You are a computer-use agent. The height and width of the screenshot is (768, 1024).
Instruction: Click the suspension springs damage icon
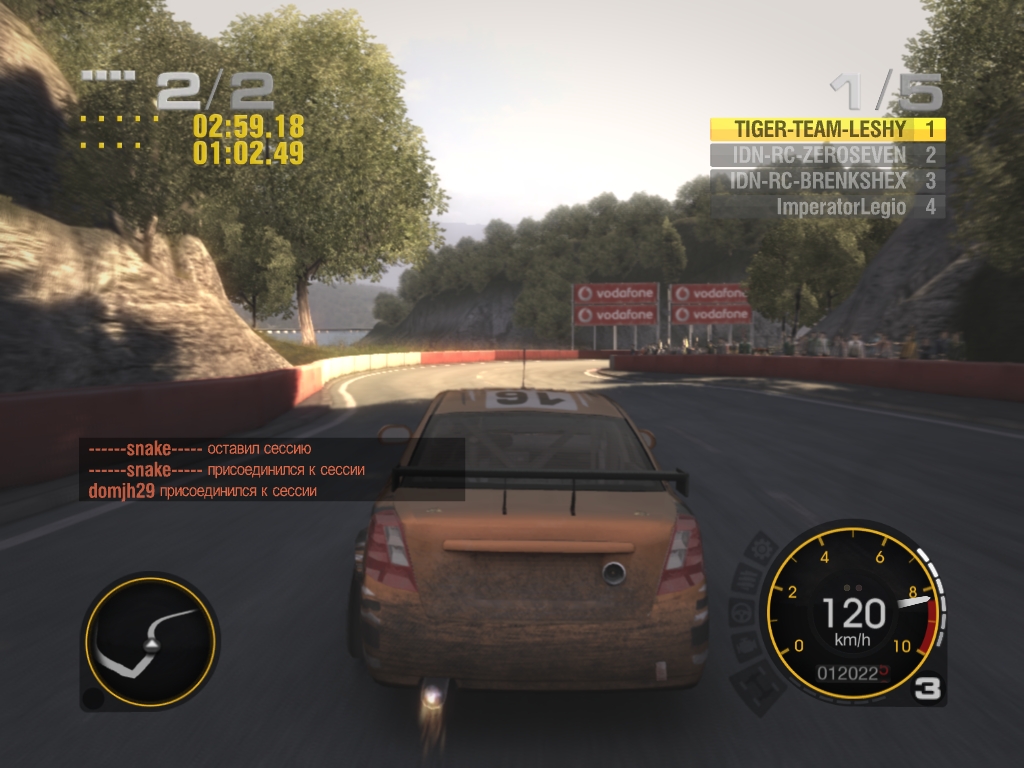748,579
